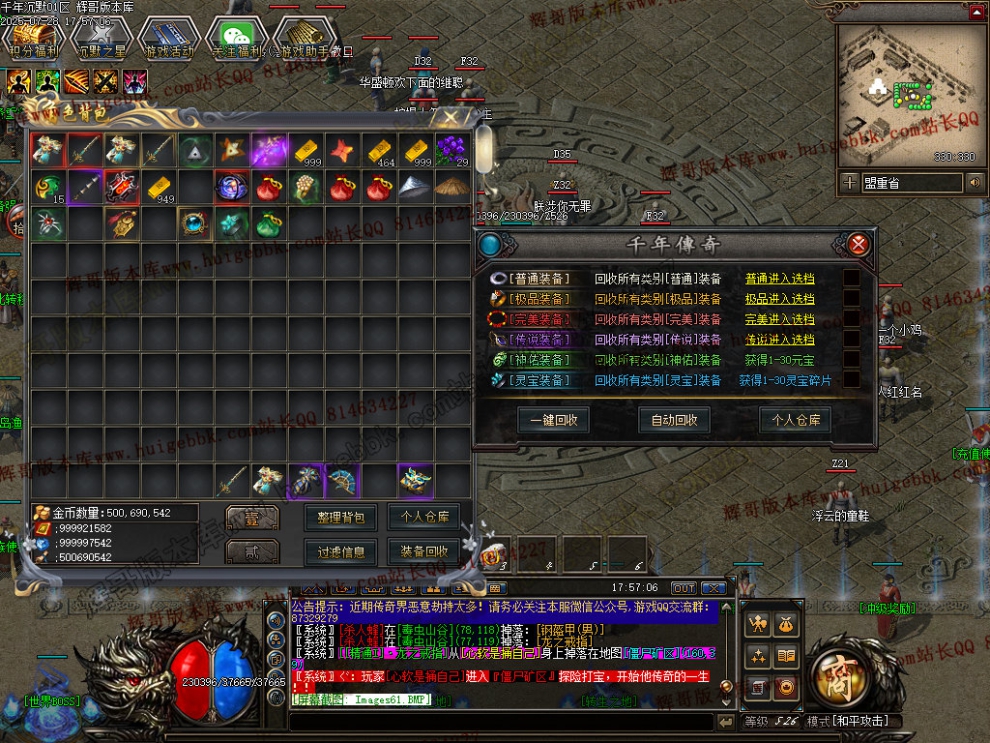Viewport: 990px width, 743px height.
Task: Open the 游戏助手 scroll icon
Action: [304, 39]
